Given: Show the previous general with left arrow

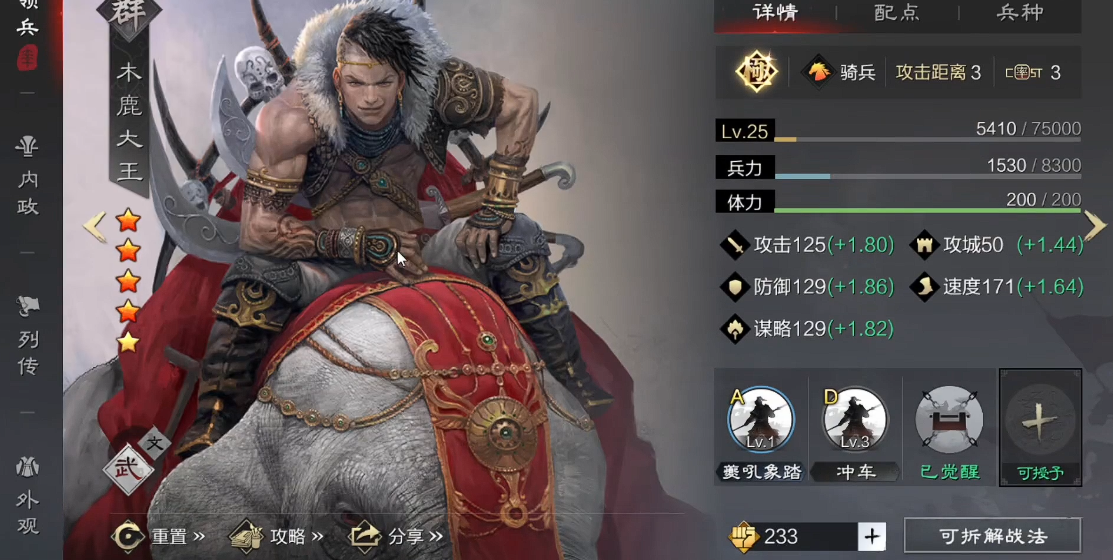Looking at the screenshot, I should [x=94, y=226].
